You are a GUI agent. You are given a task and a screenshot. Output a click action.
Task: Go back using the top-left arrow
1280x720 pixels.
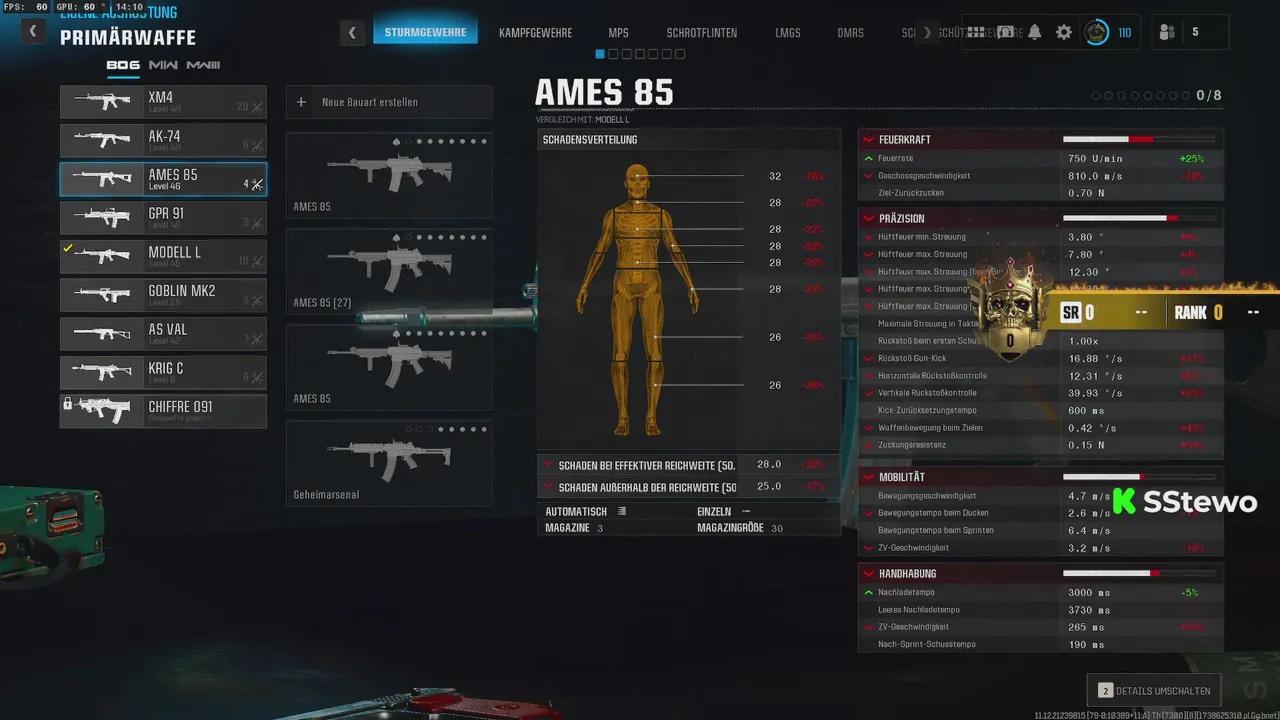[x=33, y=31]
